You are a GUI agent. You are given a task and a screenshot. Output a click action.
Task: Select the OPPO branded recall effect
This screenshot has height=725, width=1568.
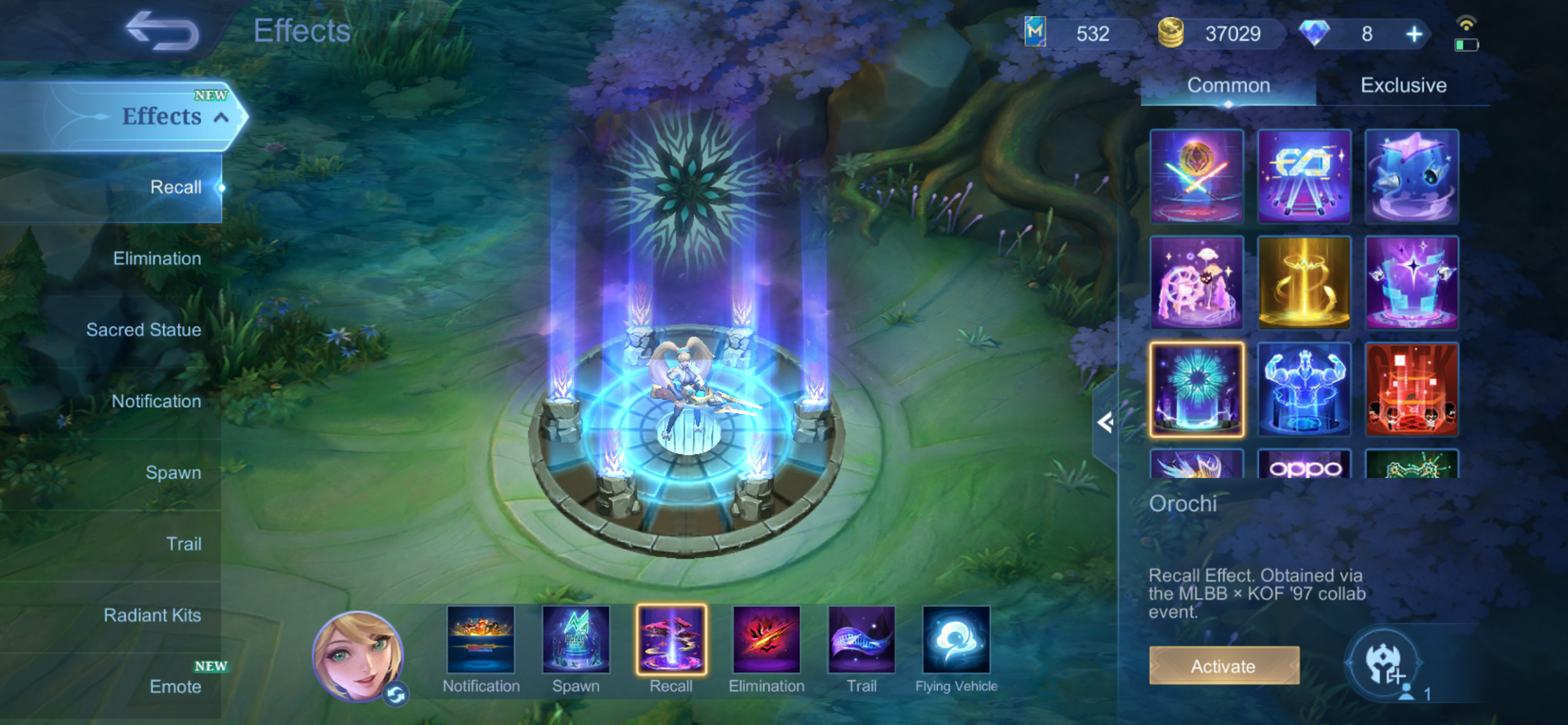(x=1304, y=465)
